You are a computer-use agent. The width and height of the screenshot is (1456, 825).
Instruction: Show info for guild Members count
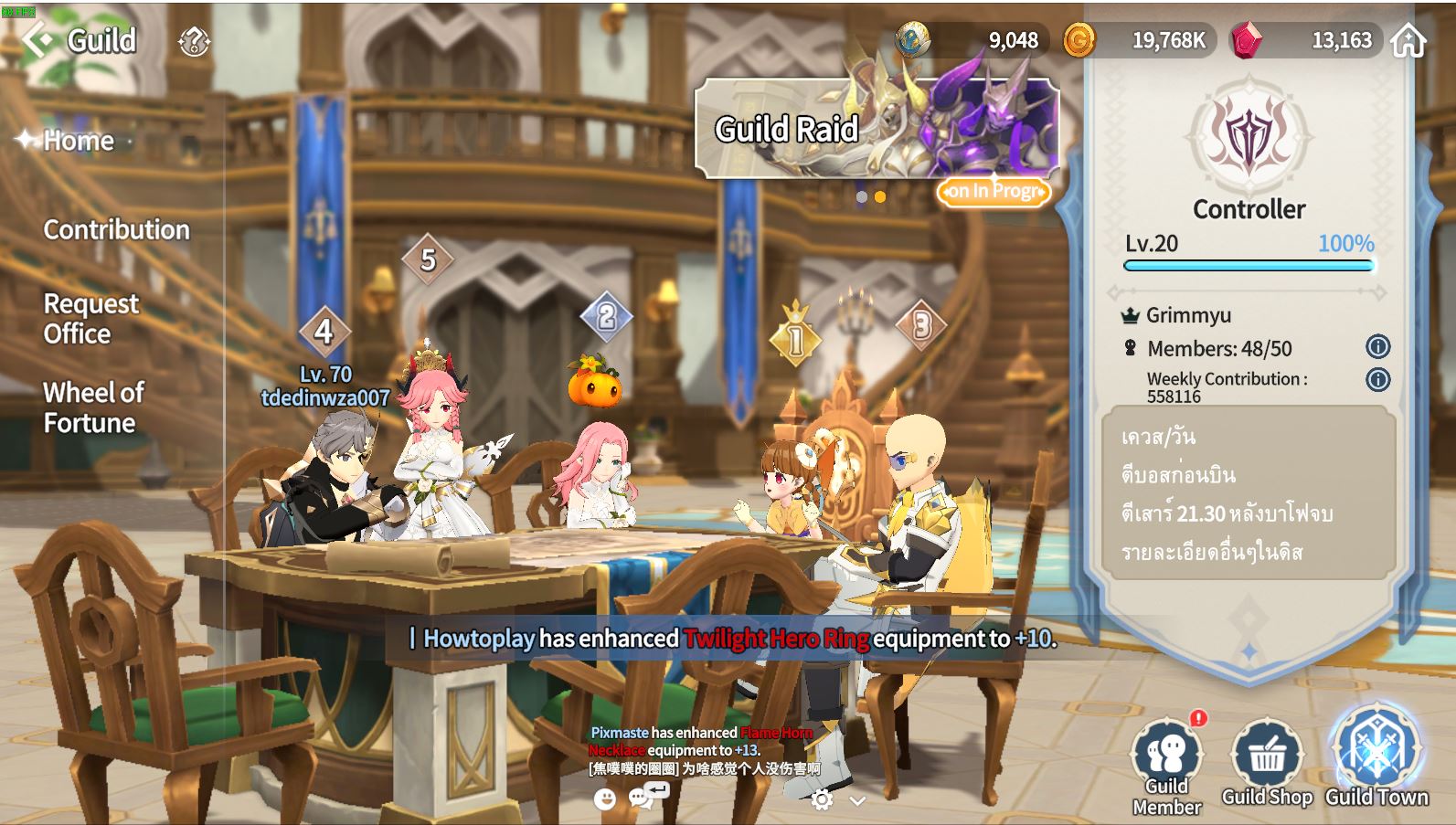[1377, 347]
